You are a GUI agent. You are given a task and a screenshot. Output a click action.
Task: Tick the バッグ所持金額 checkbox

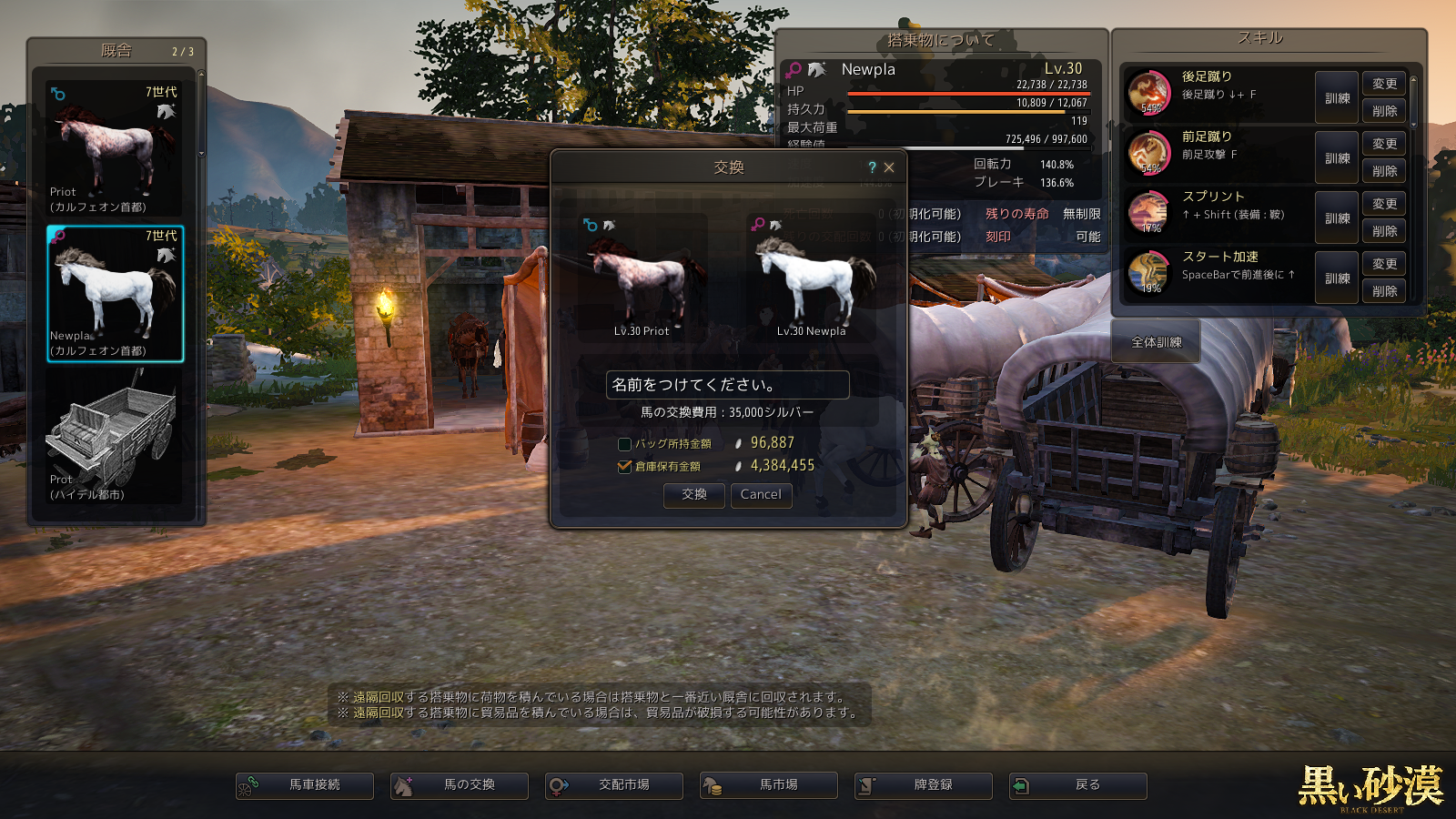click(624, 444)
